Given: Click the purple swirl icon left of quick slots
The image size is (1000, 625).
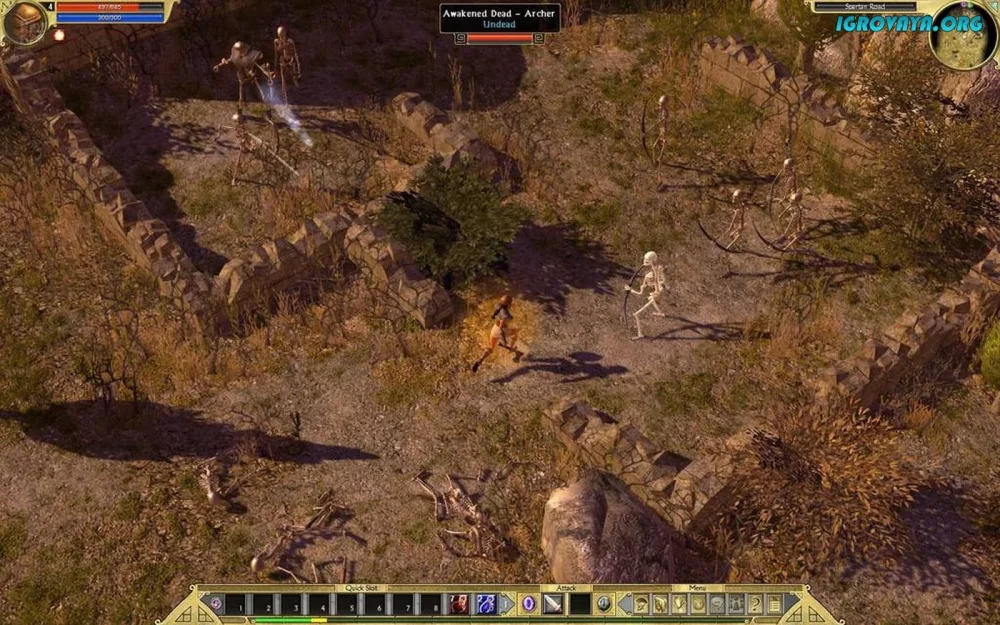Looking at the screenshot, I should click(x=215, y=604).
